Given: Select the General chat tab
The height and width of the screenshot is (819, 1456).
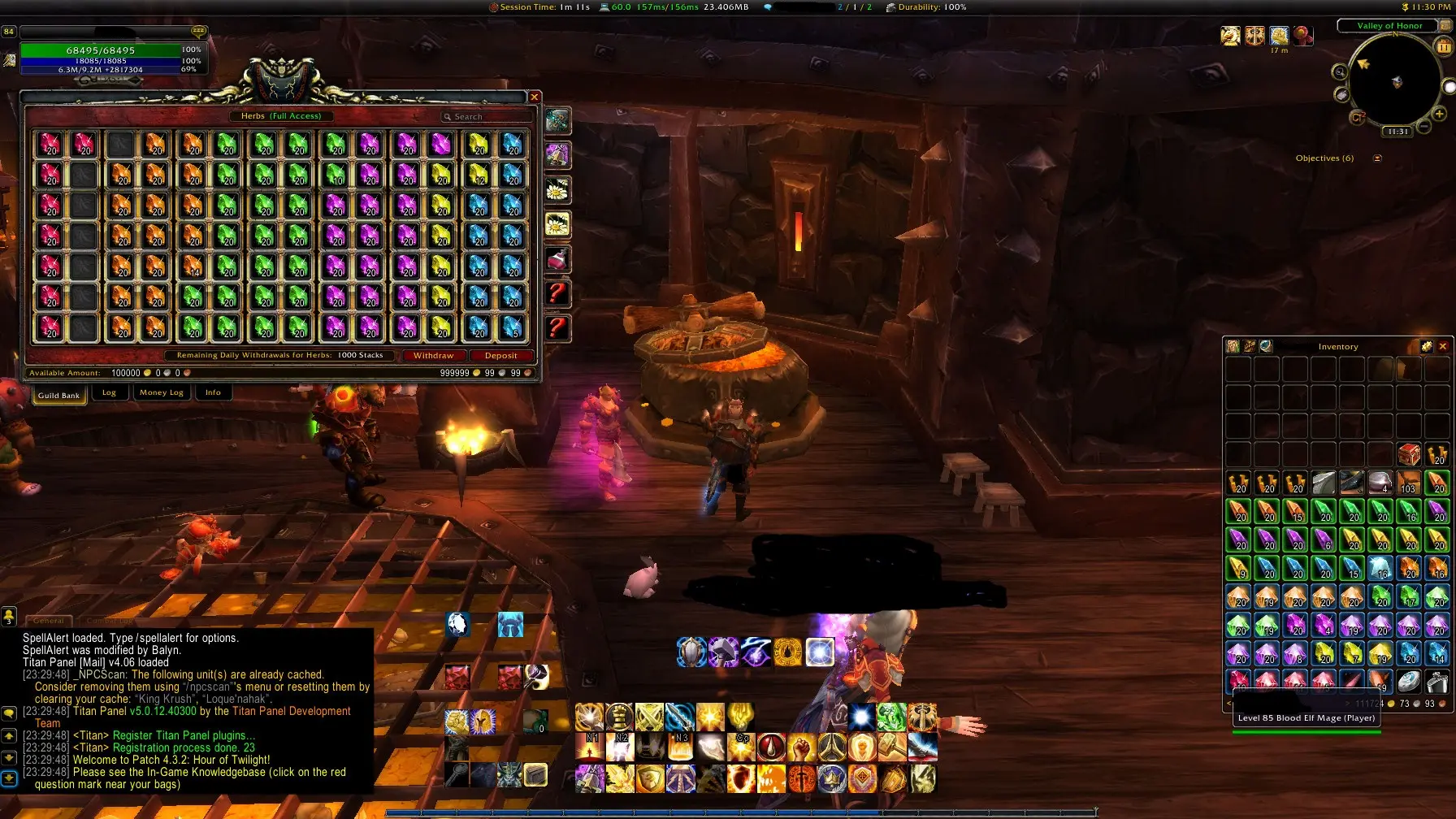Looking at the screenshot, I should [49, 621].
